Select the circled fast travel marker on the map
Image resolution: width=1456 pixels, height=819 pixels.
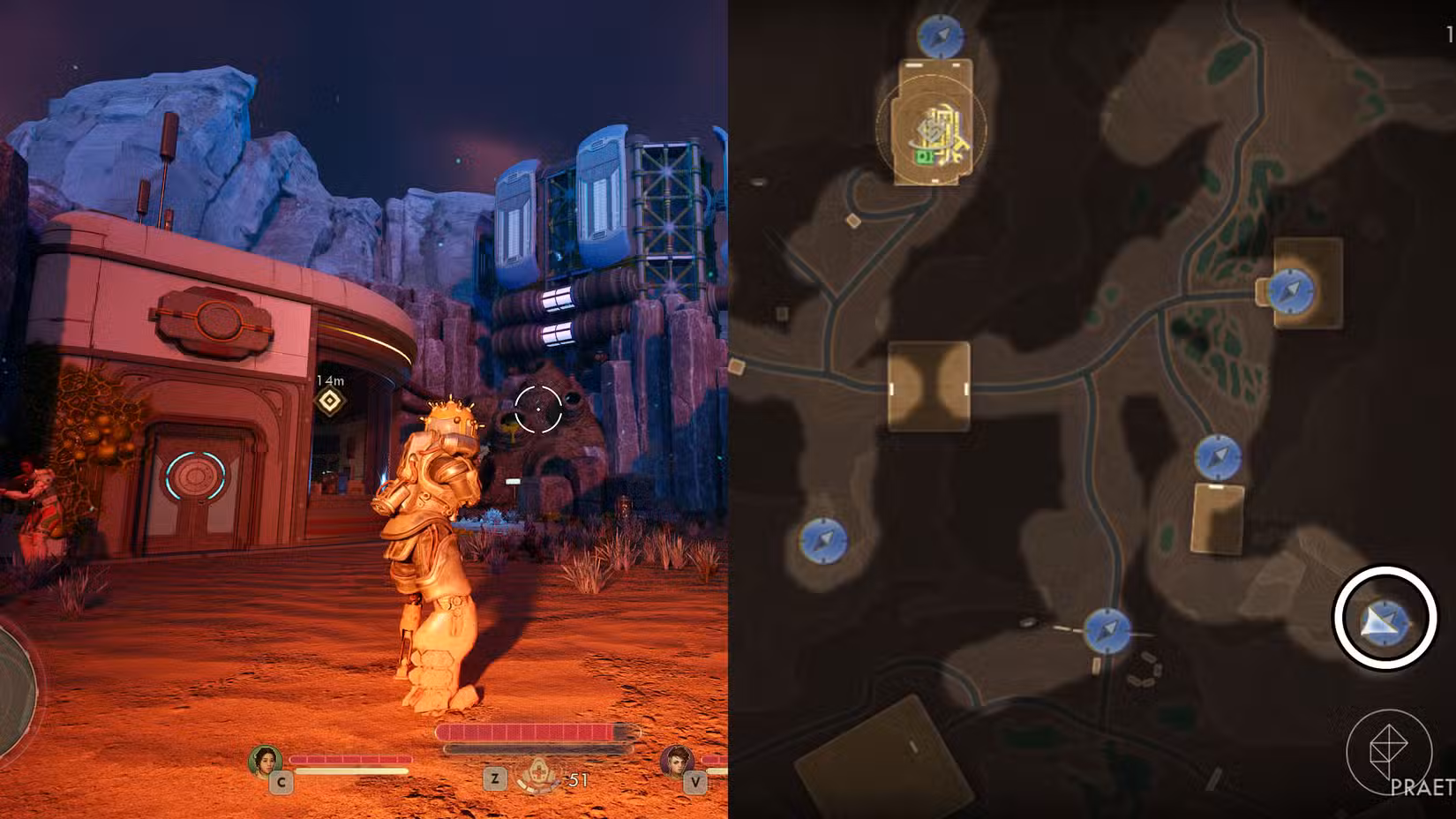[x=1384, y=620]
